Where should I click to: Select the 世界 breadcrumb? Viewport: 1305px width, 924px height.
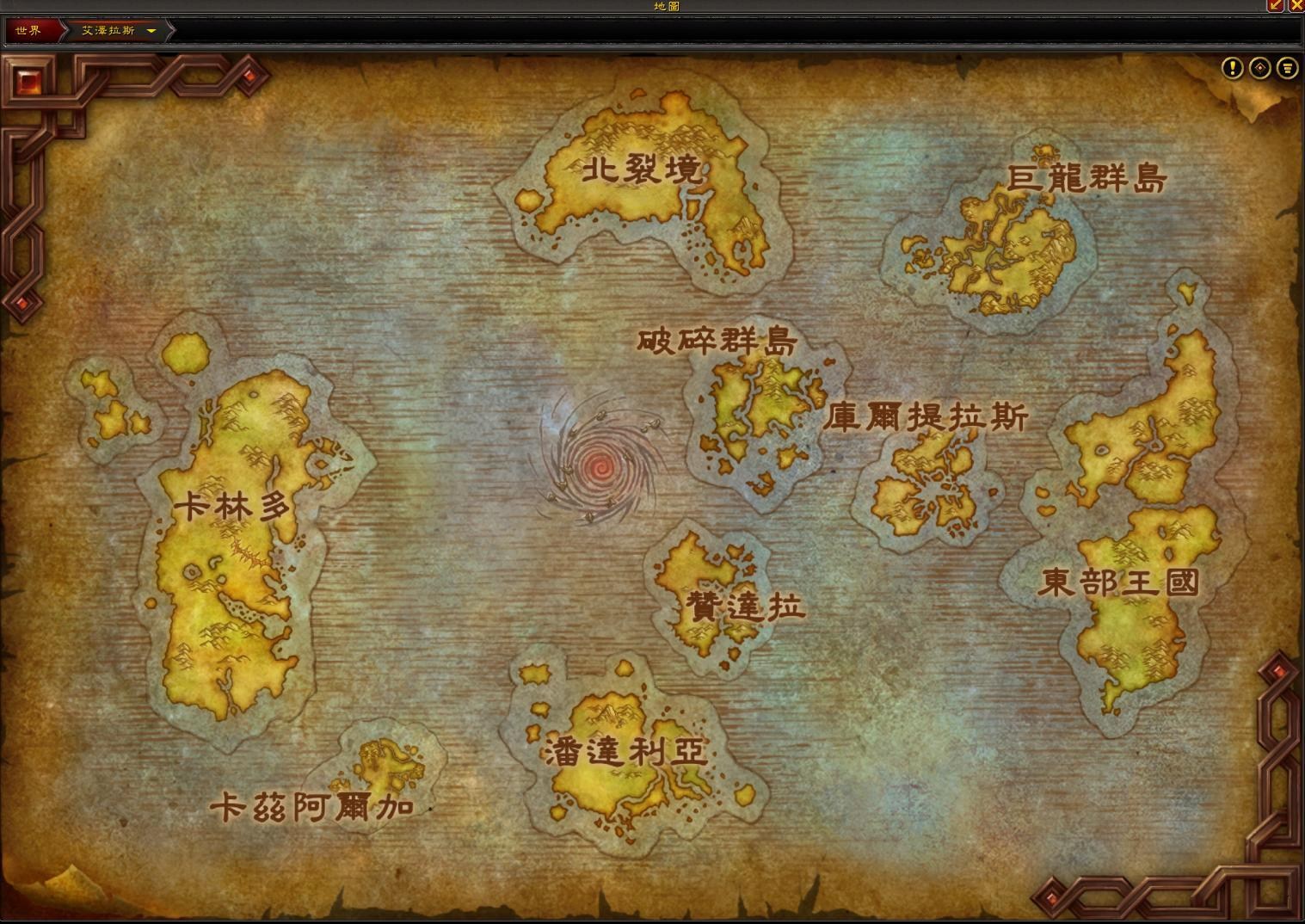(x=28, y=30)
